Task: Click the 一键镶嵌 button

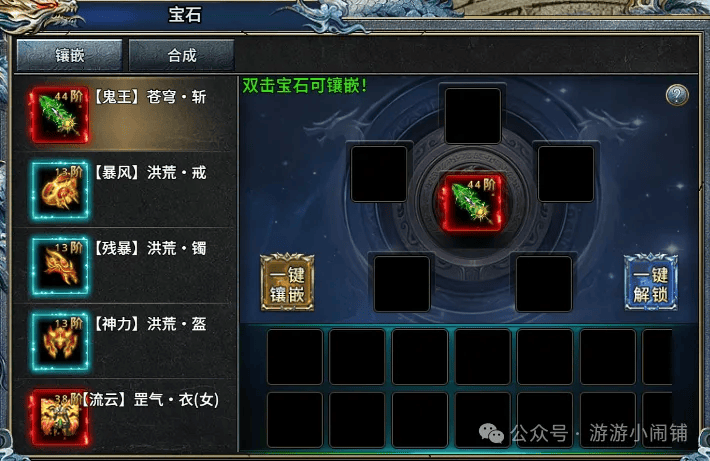Action: 287,283
